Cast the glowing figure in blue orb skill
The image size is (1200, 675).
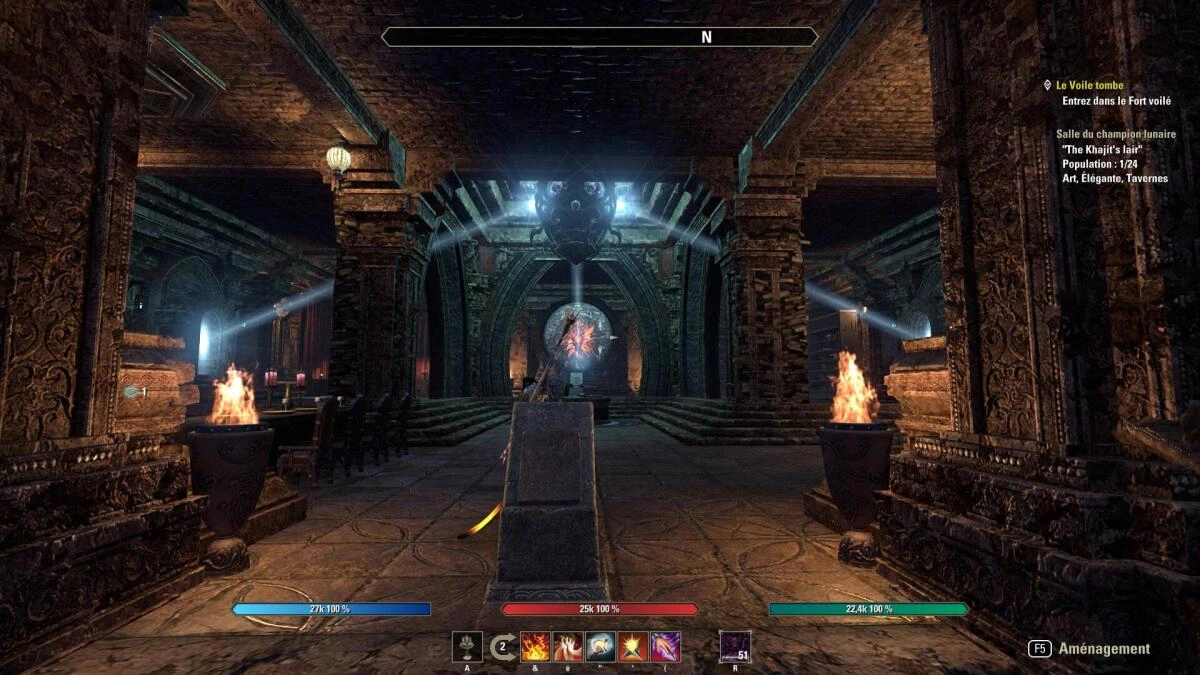(601, 647)
